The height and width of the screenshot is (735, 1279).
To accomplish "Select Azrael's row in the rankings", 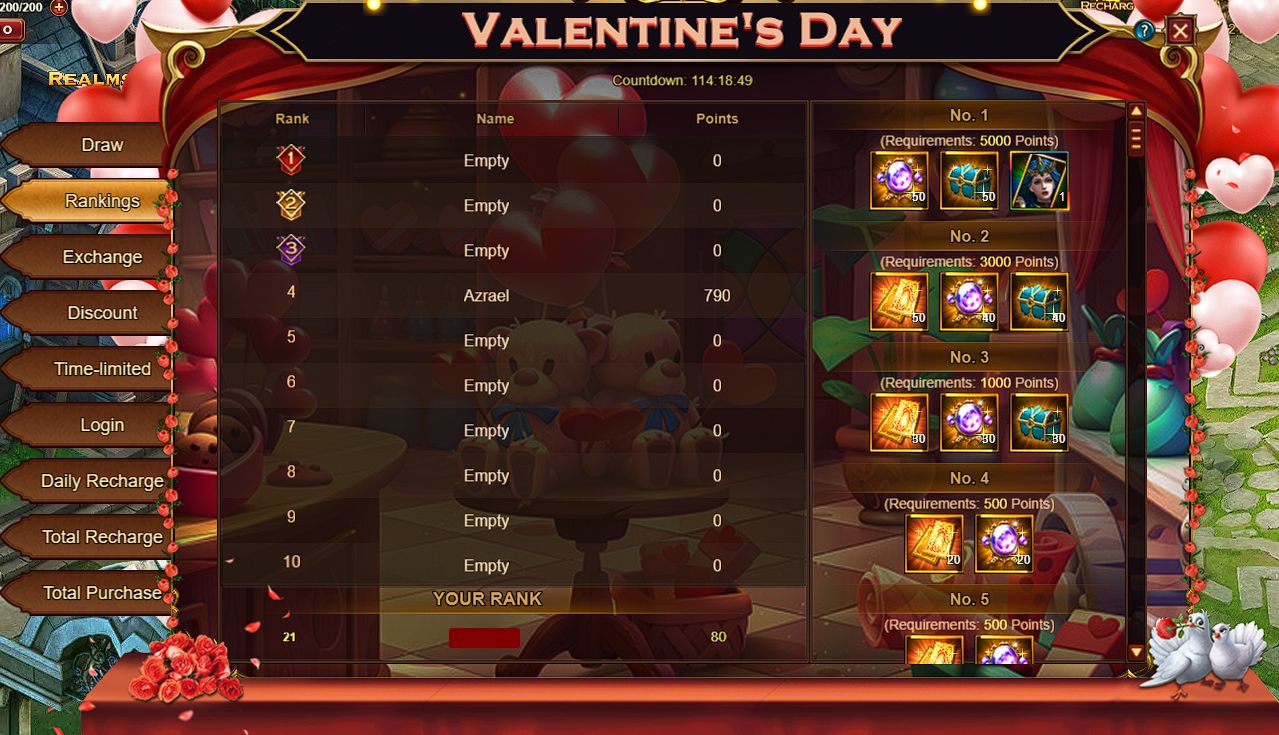I will pos(487,296).
